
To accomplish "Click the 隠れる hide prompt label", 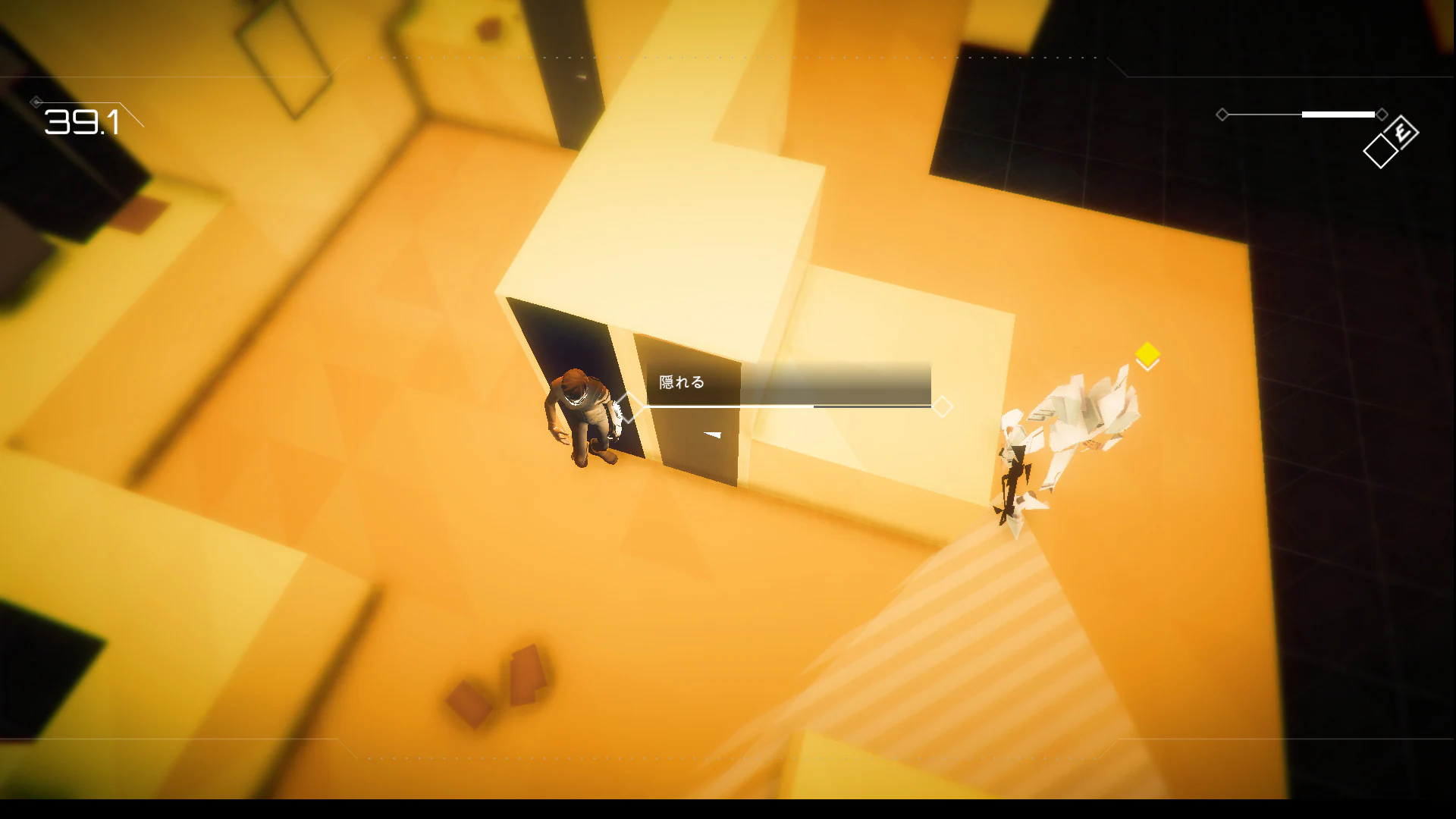I will click(x=680, y=381).
